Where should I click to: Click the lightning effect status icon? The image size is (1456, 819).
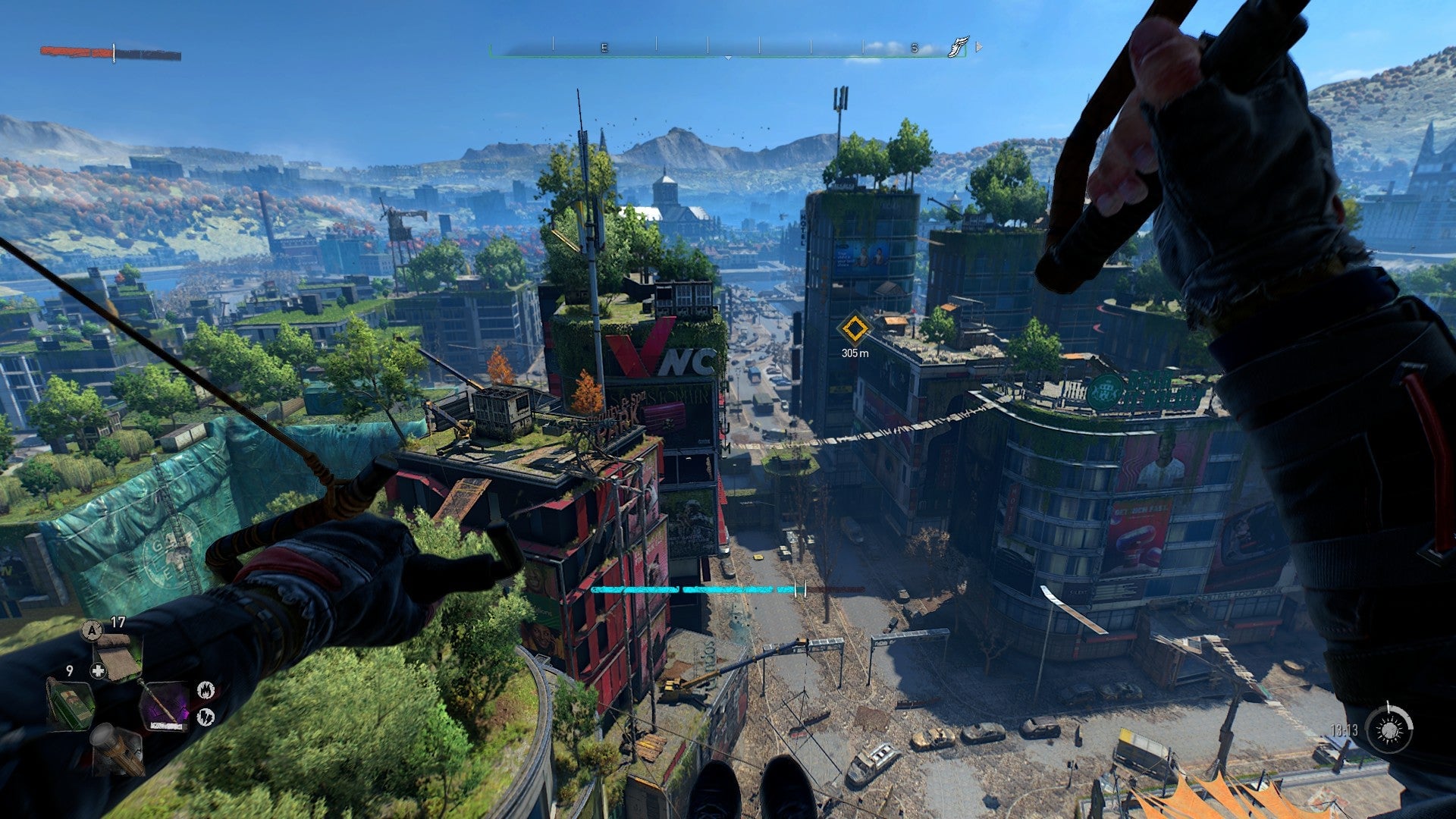click(206, 716)
